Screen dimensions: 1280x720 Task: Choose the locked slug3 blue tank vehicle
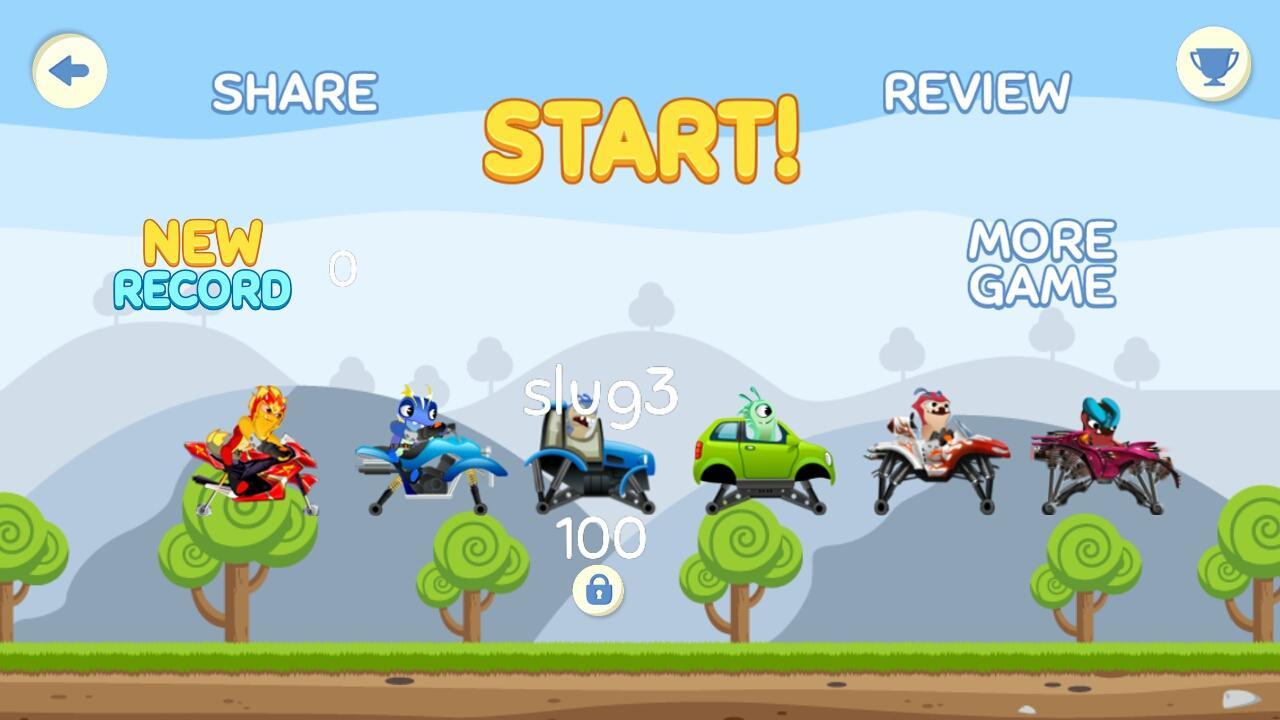point(590,460)
